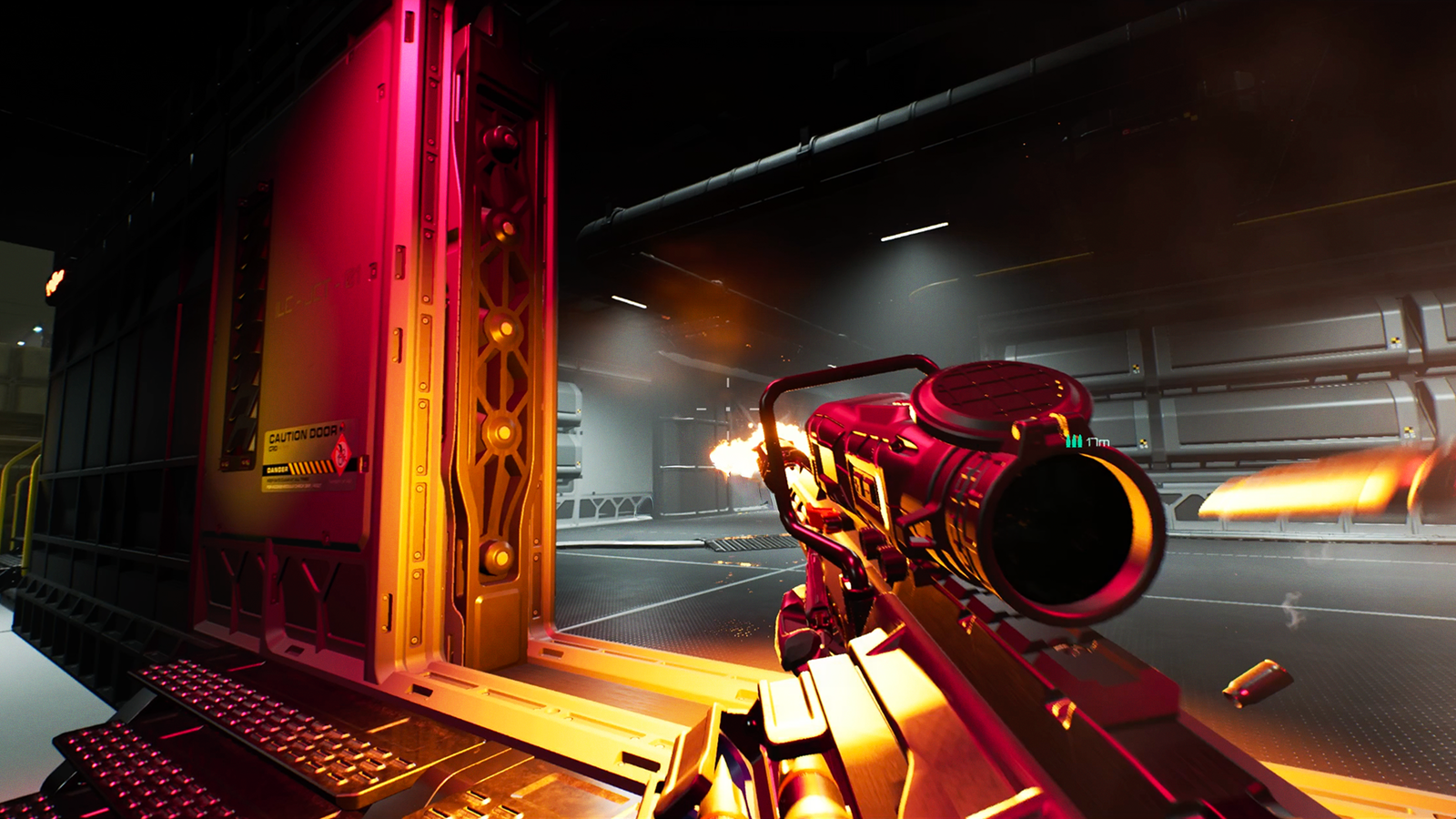Click the 17m range readout on the HUD

click(1097, 441)
